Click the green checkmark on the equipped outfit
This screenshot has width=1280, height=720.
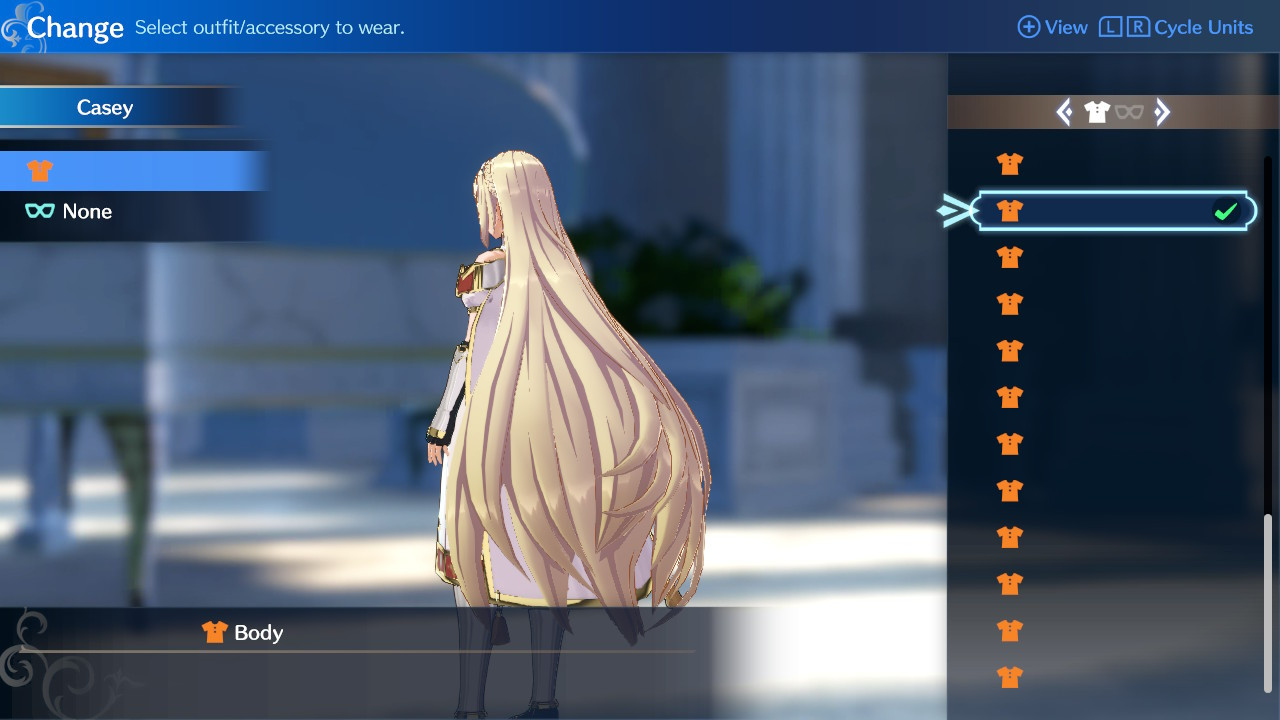click(1227, 210)
